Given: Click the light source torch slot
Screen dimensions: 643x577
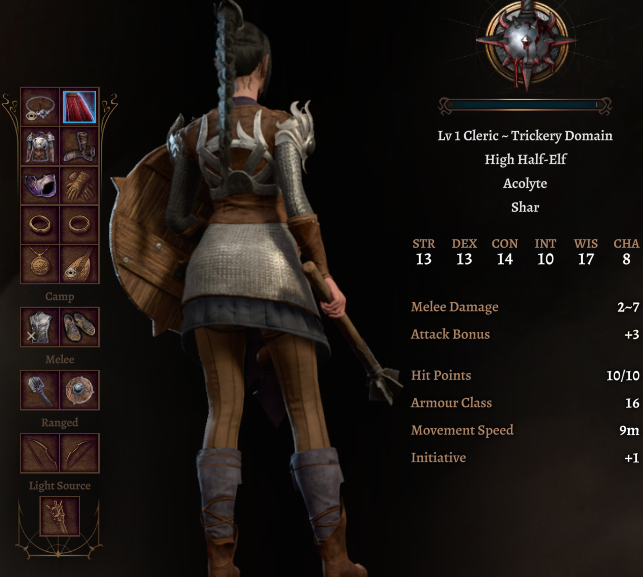Looking at the screenshot, I should pos(60,516).
